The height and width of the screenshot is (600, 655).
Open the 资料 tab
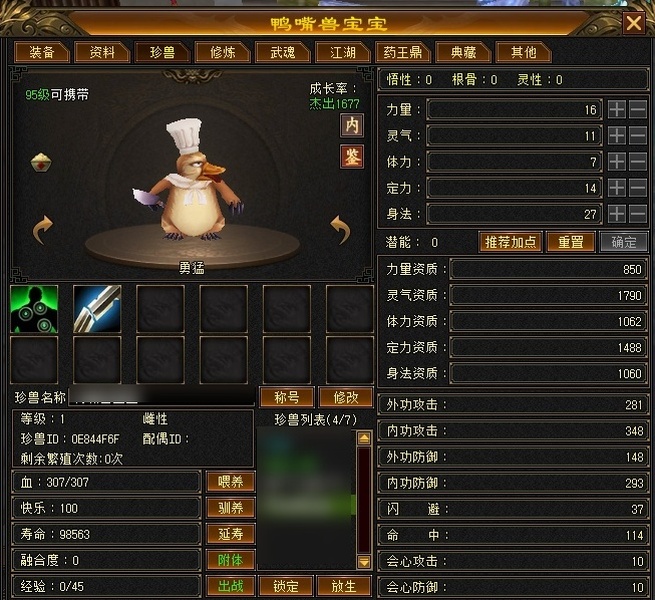click(x=102, y=52)
